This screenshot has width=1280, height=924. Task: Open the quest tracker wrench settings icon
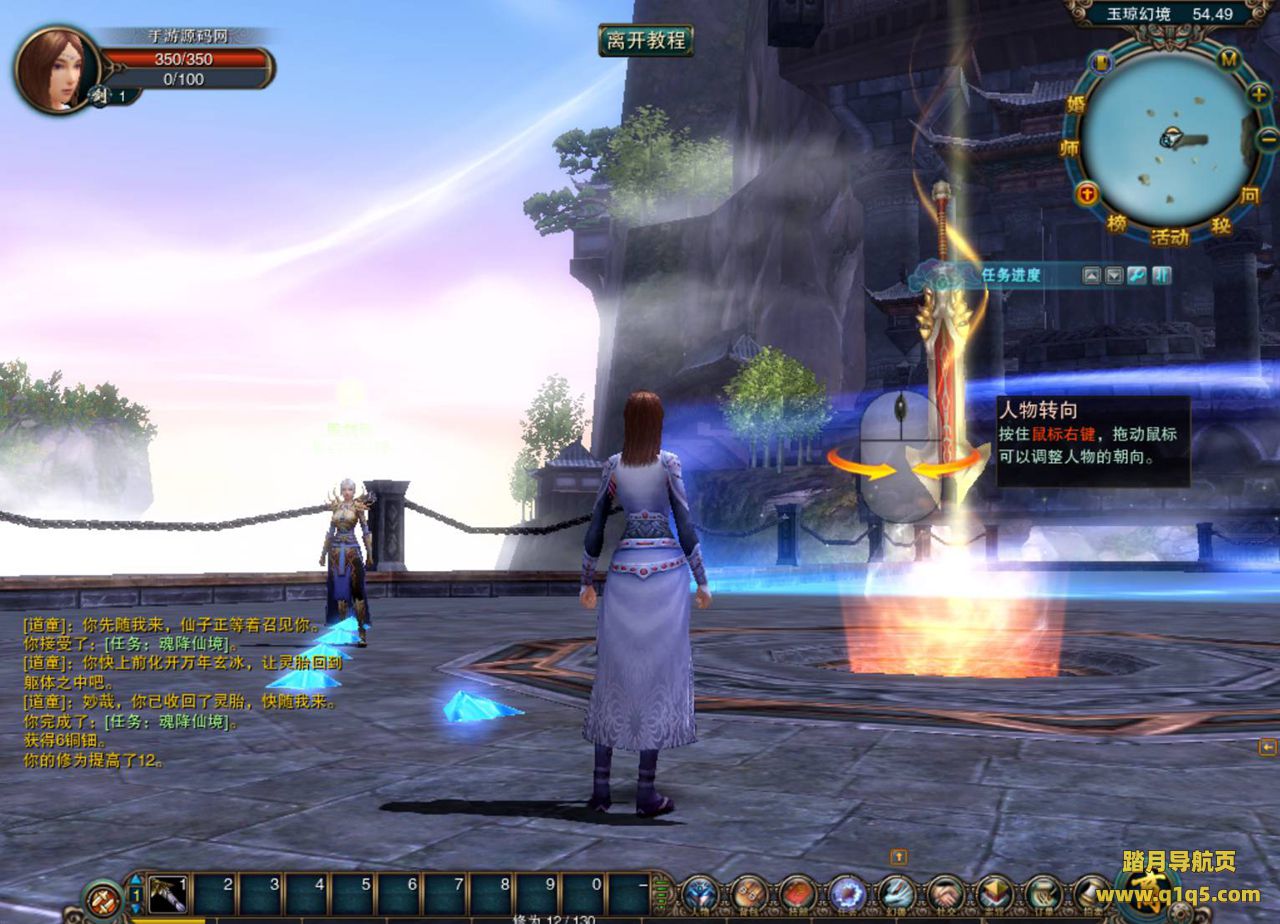1137,275
